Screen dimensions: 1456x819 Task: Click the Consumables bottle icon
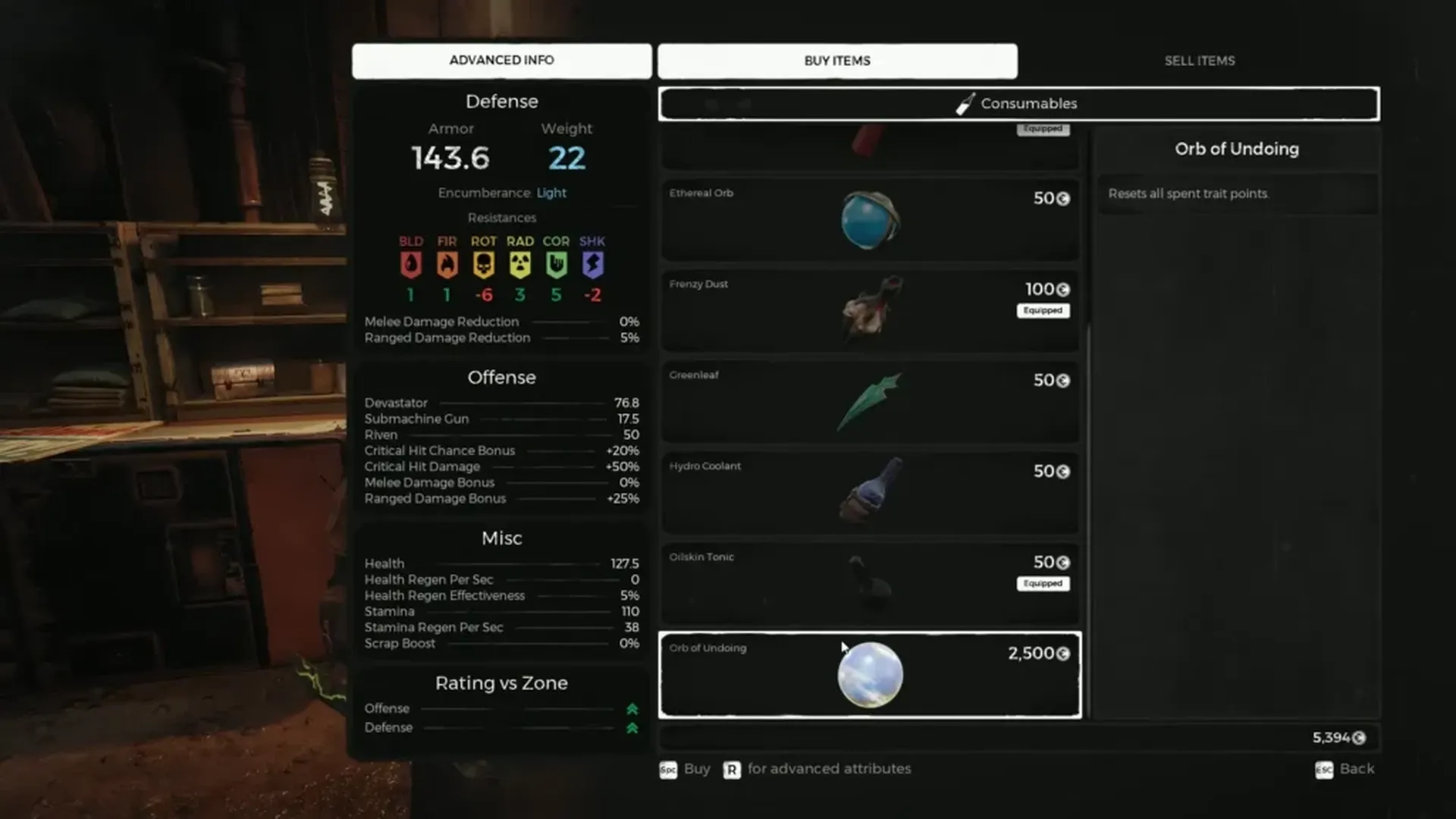point(965,103)
